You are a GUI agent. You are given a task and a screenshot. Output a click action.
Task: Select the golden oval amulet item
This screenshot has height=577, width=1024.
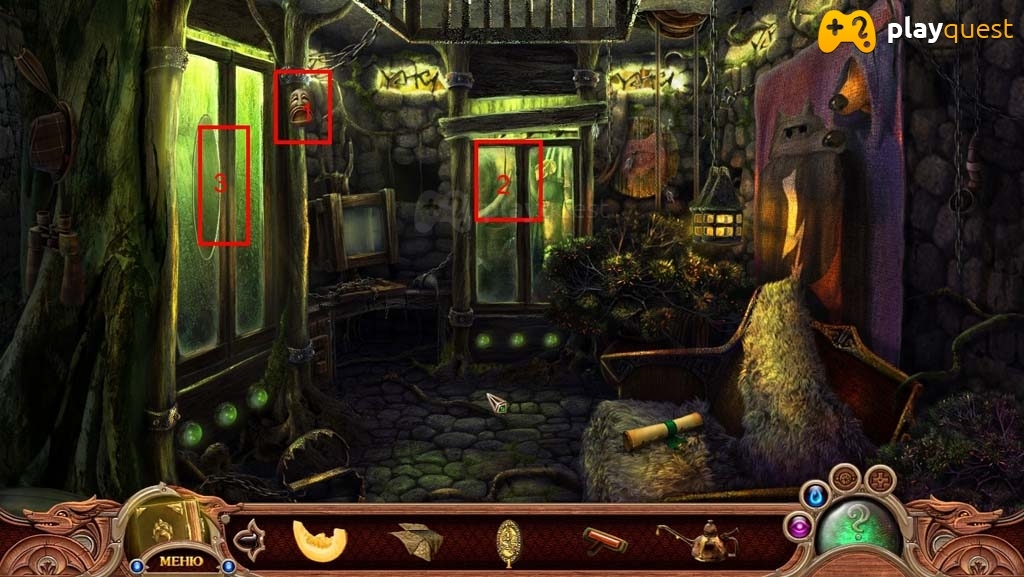509,541
